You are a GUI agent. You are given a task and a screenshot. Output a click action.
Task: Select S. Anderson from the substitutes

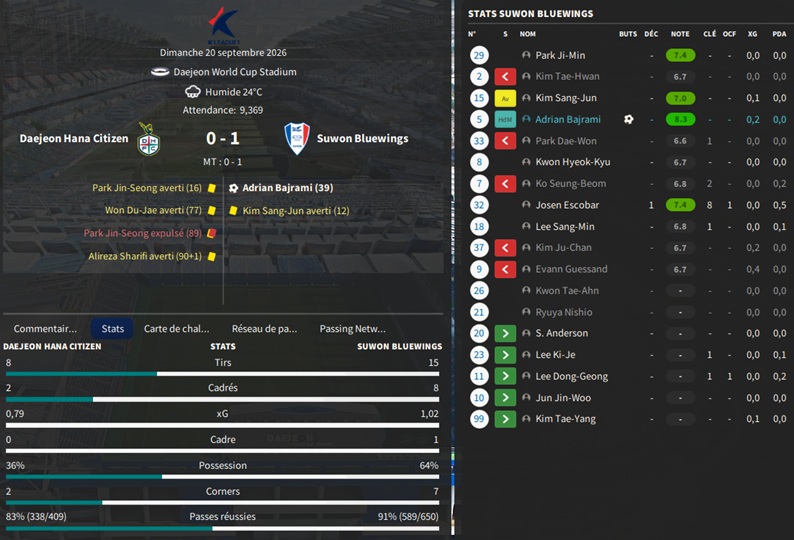point(563,333)
